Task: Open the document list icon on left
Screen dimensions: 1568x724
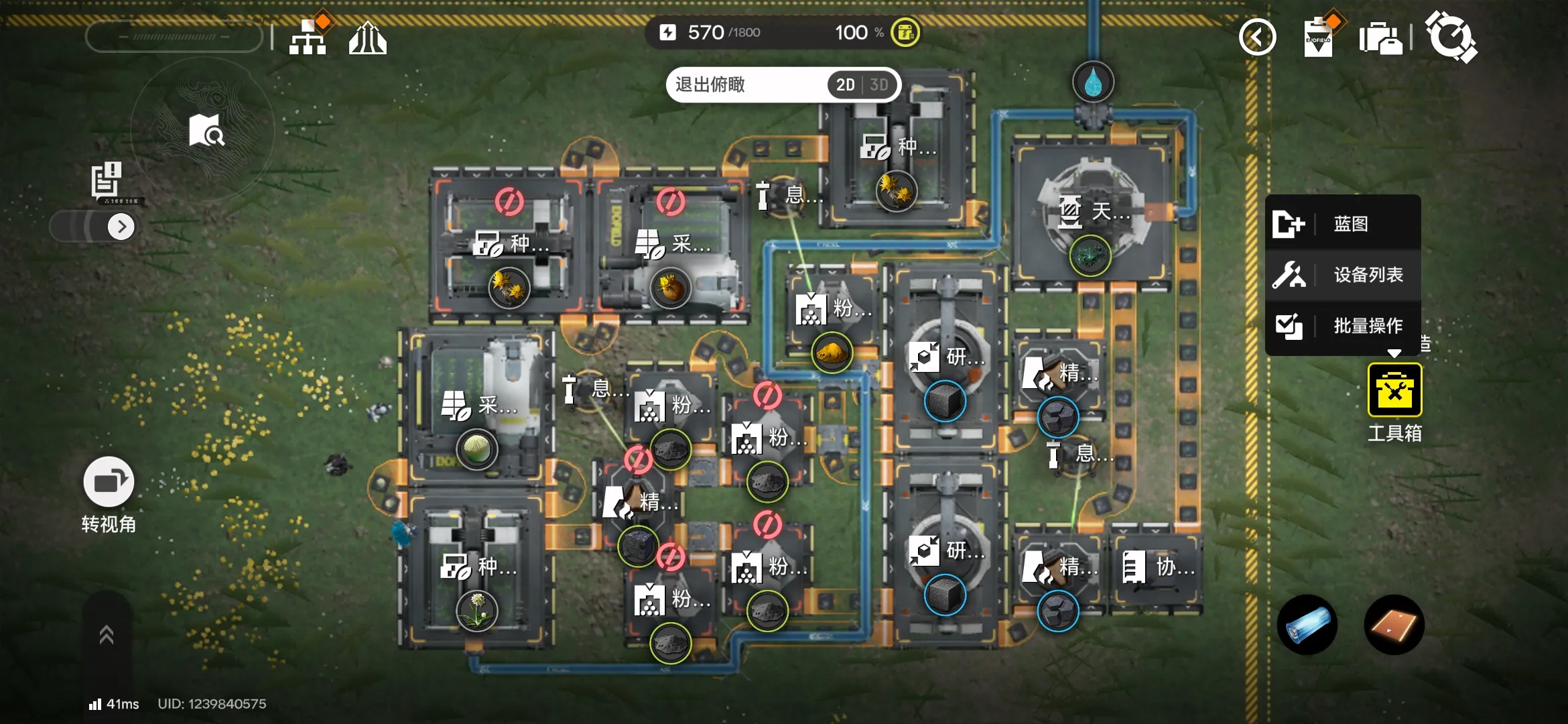Action: pyautogui.click(x=107, y=180)
